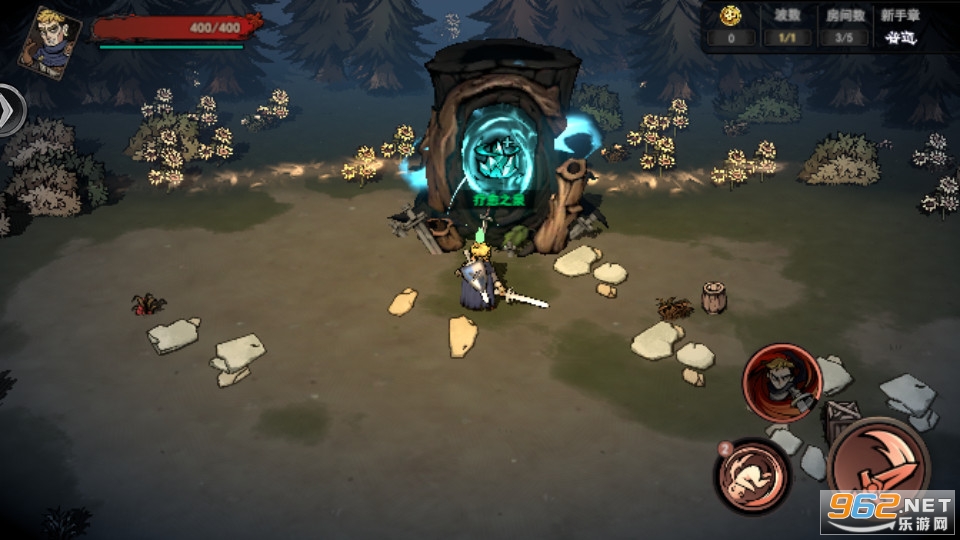Open the hero portrait in the corner
Screen dimensions: 960x540
tap(48, 40)
